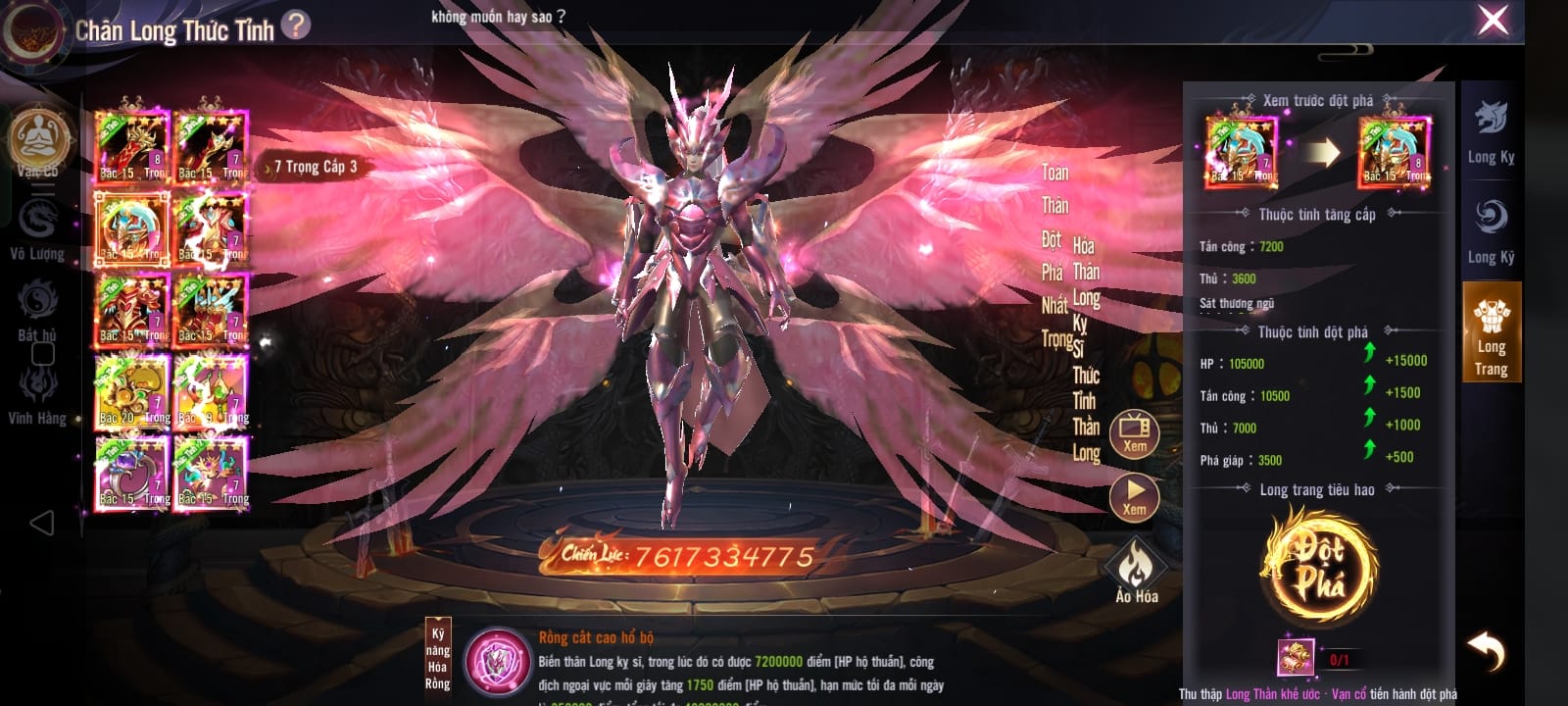Close the Chân Long Thức Tỉnh screen

point(1493,21)
